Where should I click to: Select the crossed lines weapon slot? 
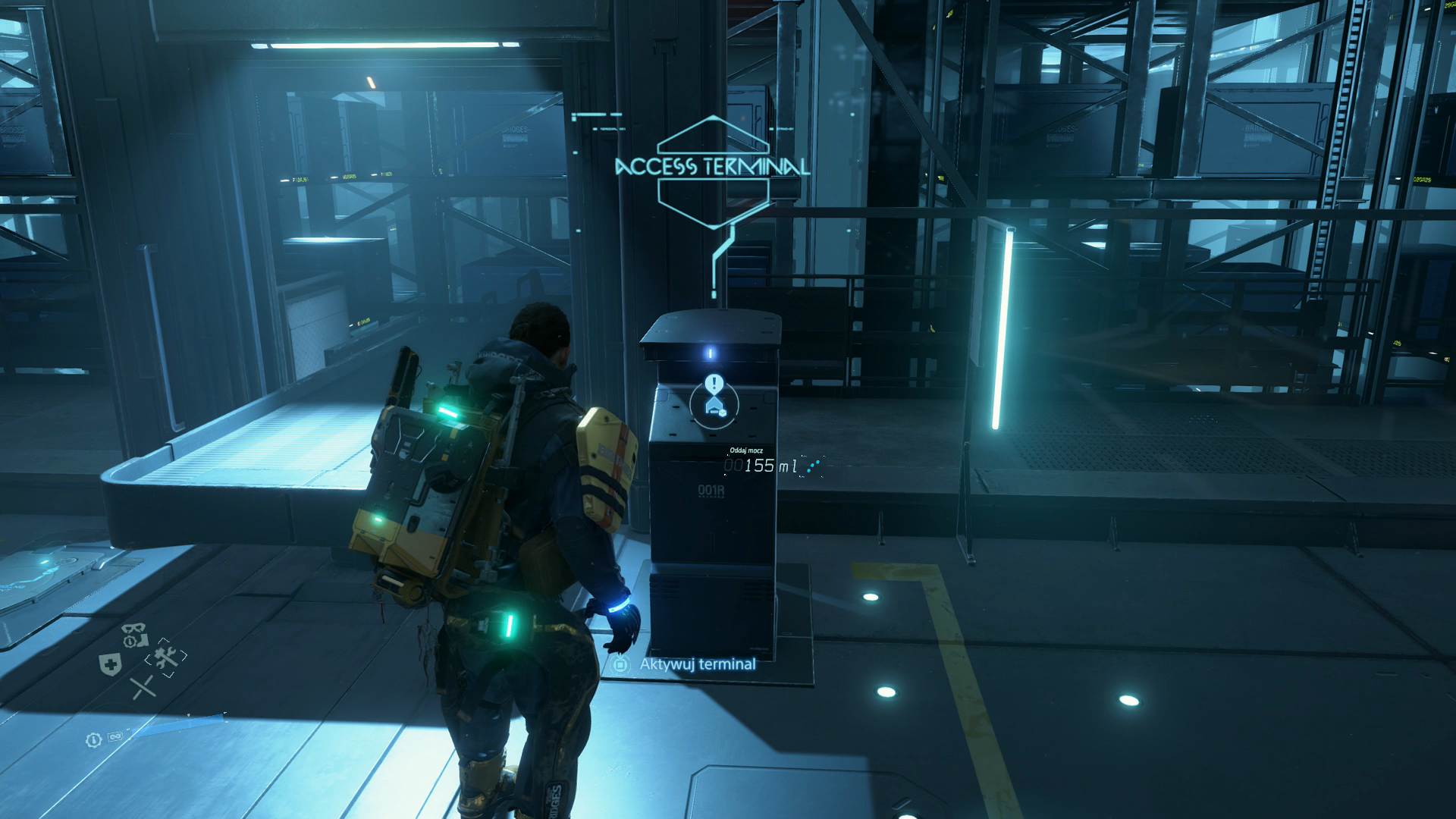143,688
